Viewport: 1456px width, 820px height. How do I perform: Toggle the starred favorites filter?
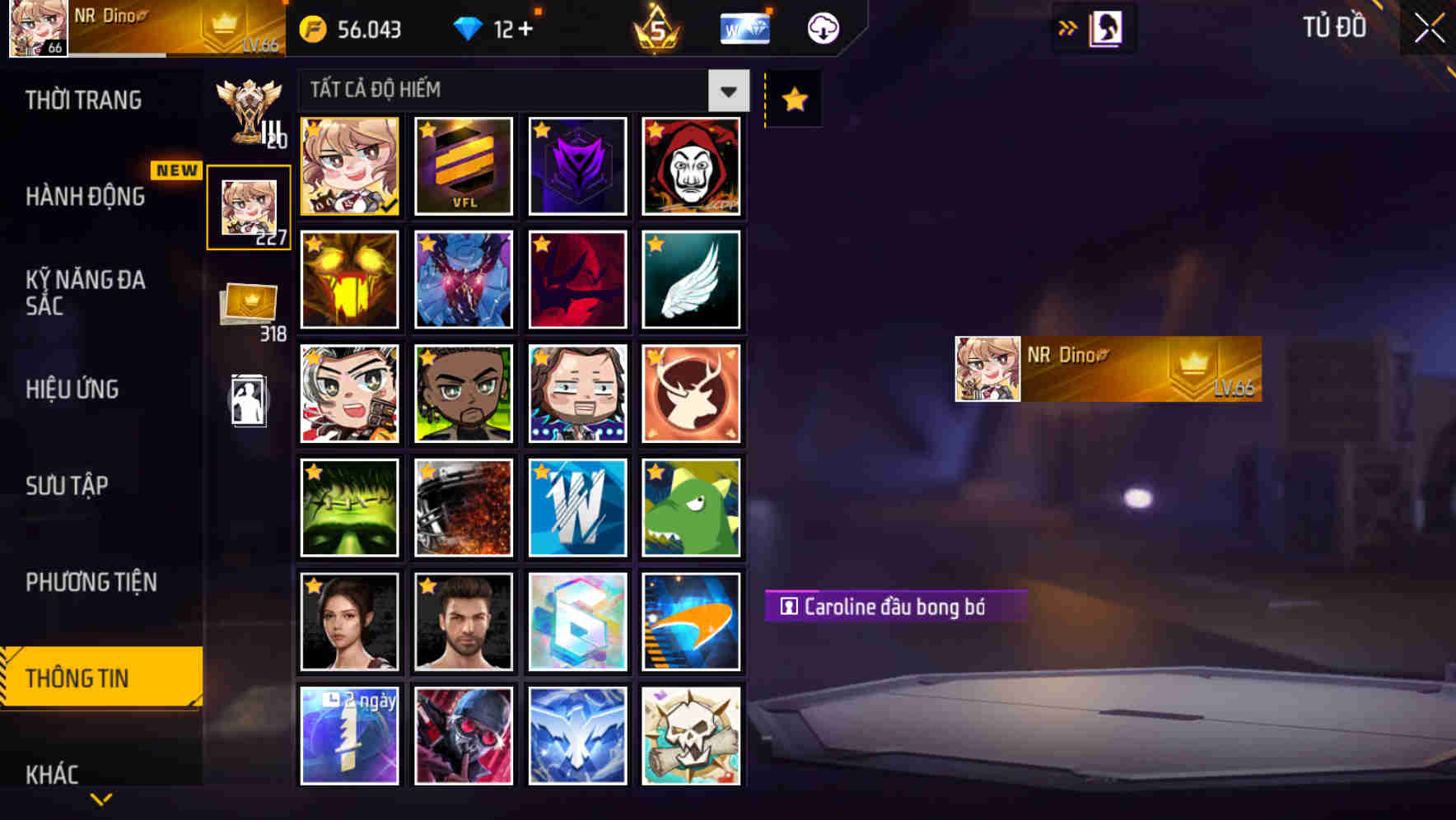(x=792, y=98)
